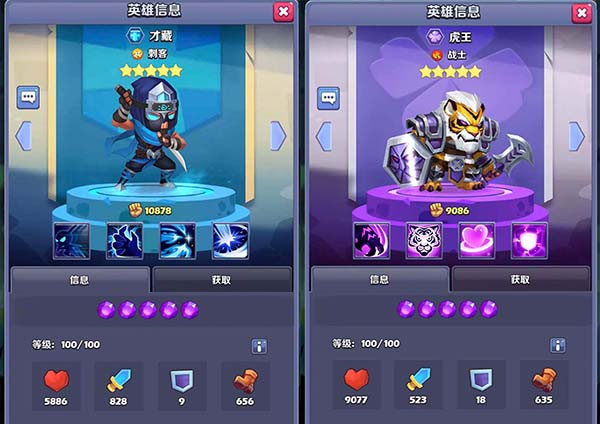The image size is (600, 424).
Task: Show the next hero after 才藏
Action: point(278,135)
